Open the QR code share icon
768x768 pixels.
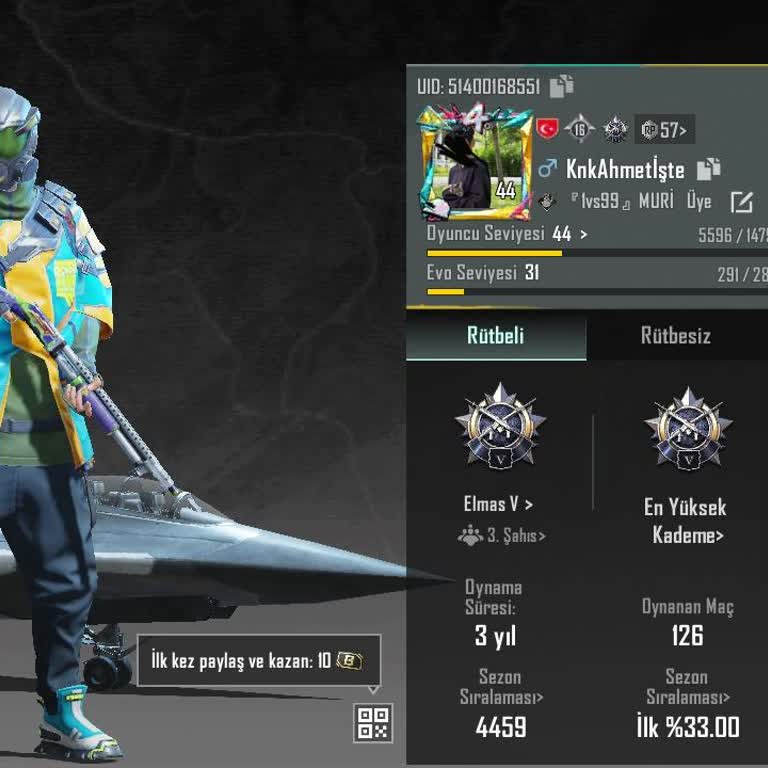(373, 723)
